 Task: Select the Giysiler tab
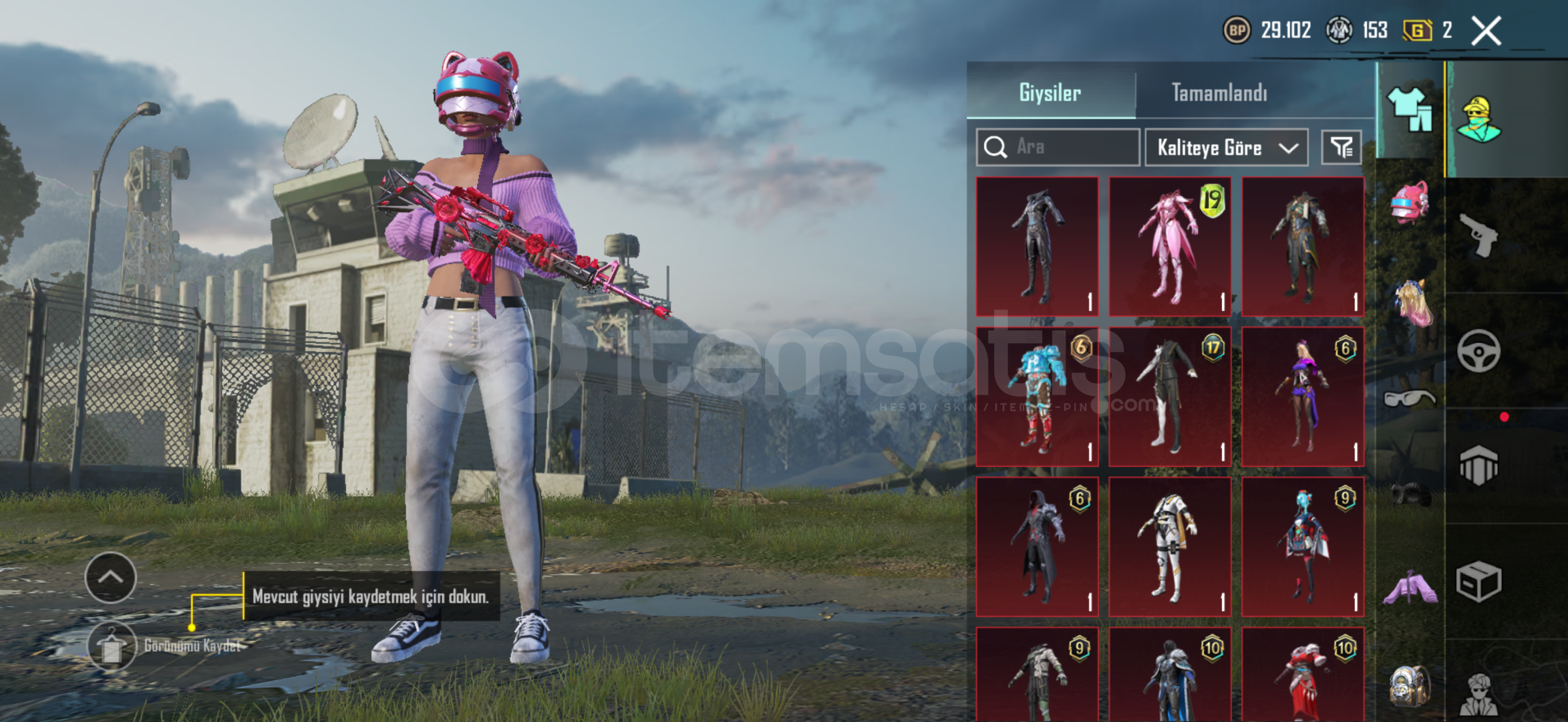click(1050, 92)
